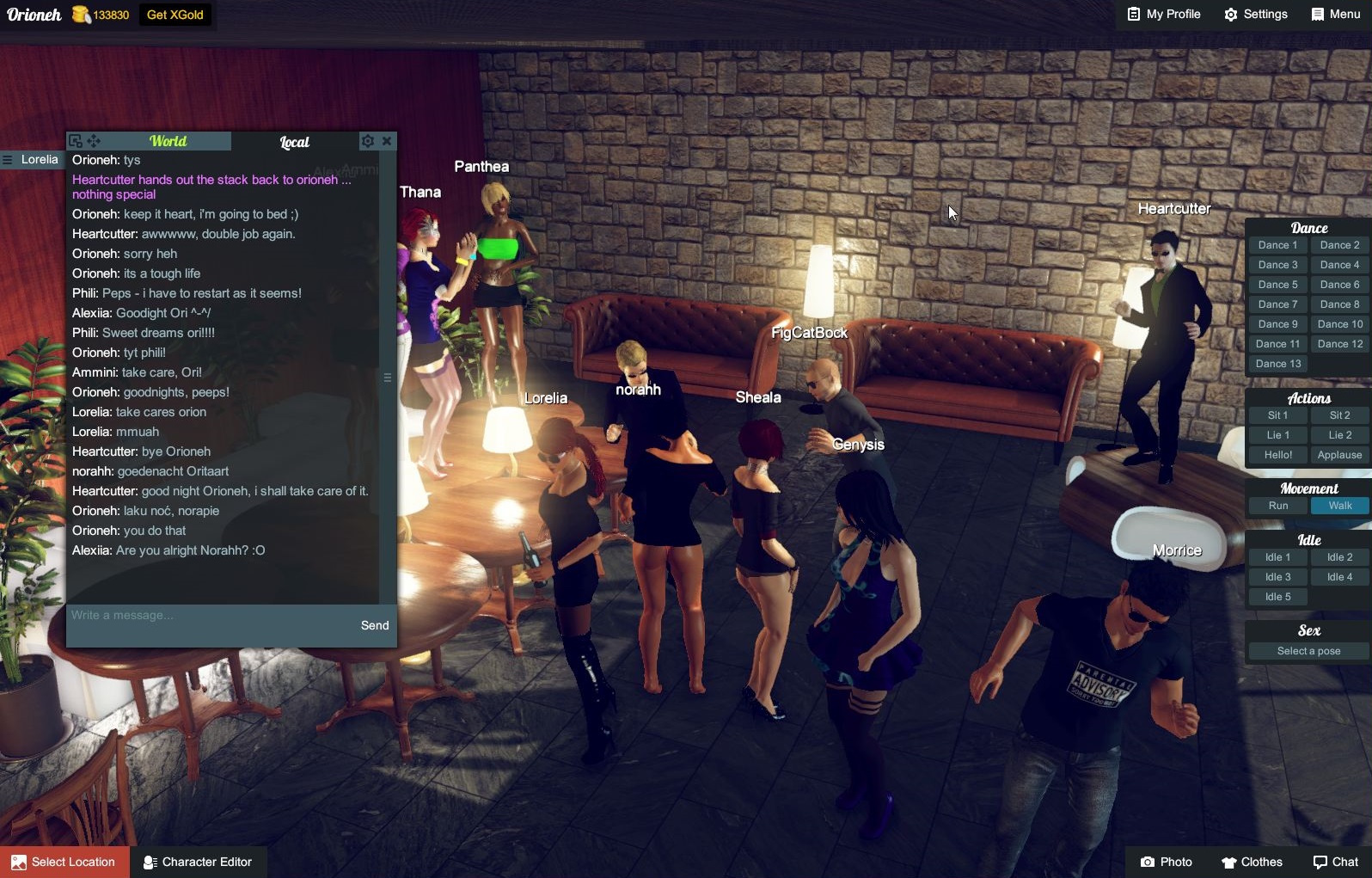This screenshot has height=878, width=1372.
Task: Open the Settings menu
Action: (x=1256, y=15)
